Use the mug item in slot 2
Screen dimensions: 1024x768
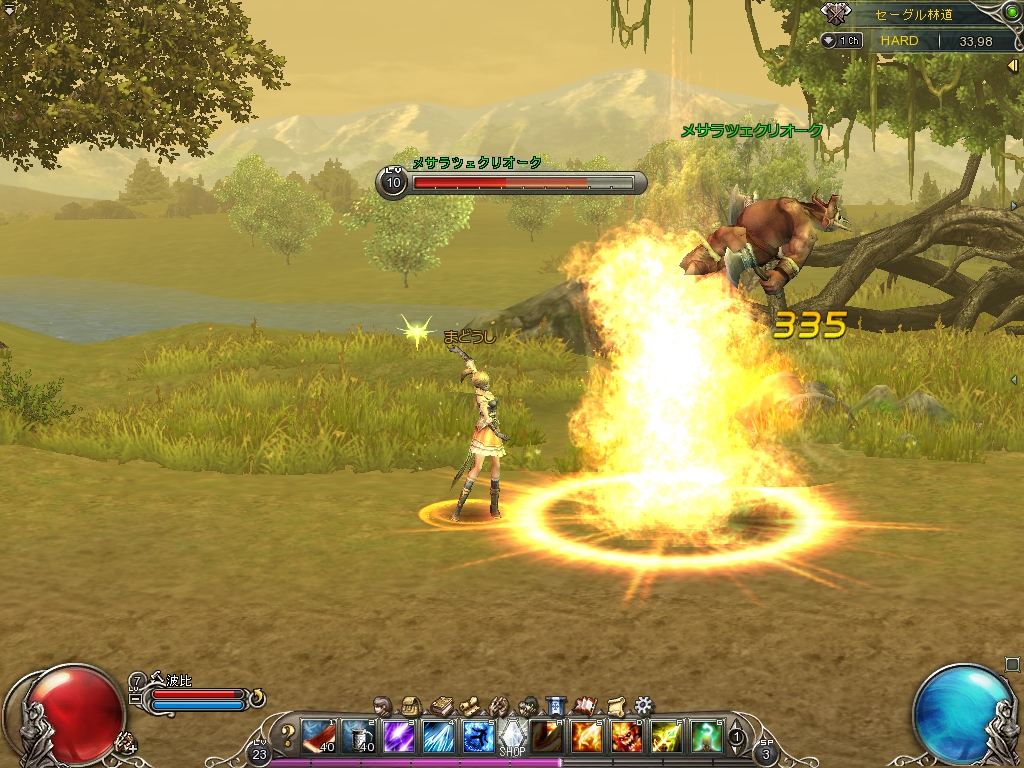pyautogui.click(x=359, y=737)
